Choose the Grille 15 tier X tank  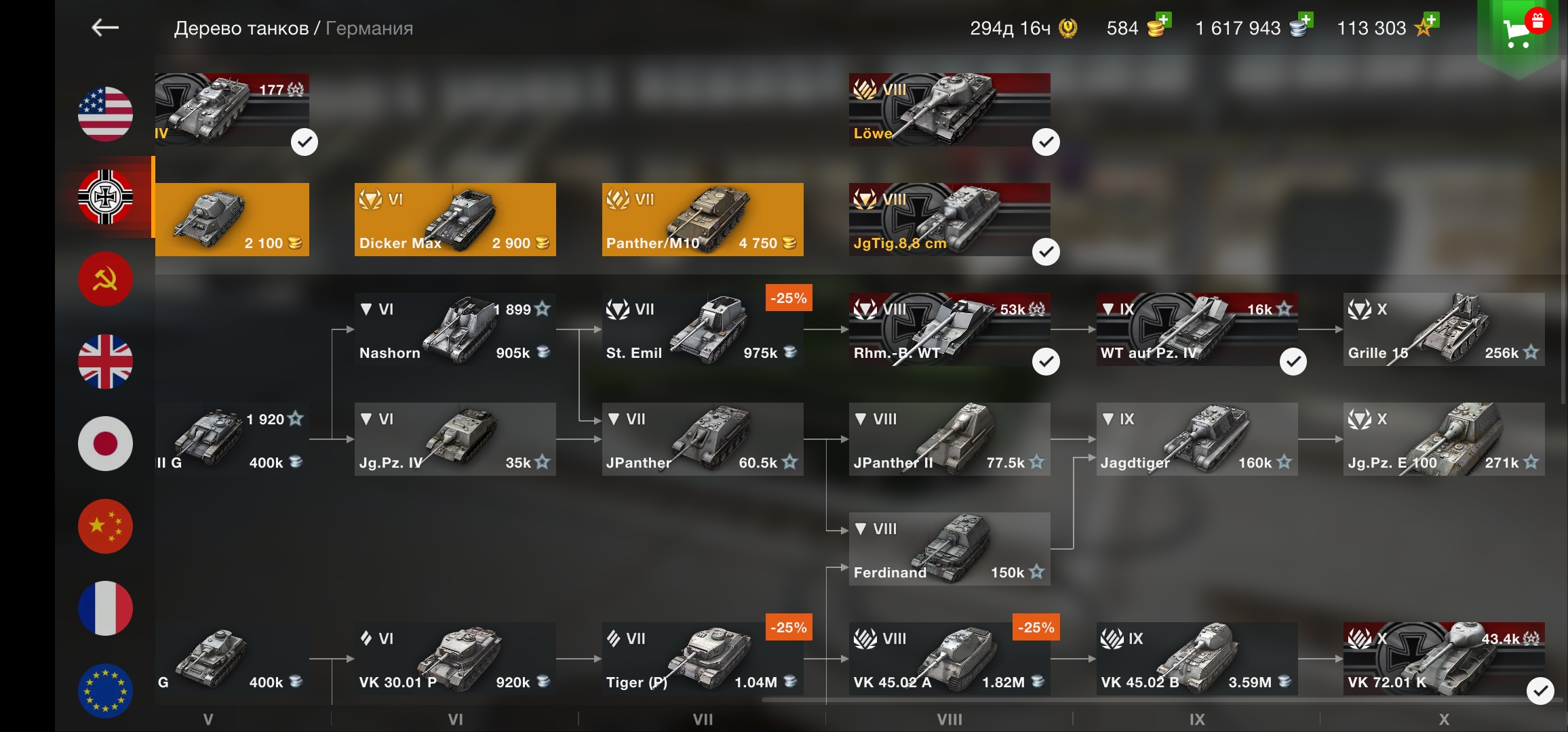tap(1443, 329)
